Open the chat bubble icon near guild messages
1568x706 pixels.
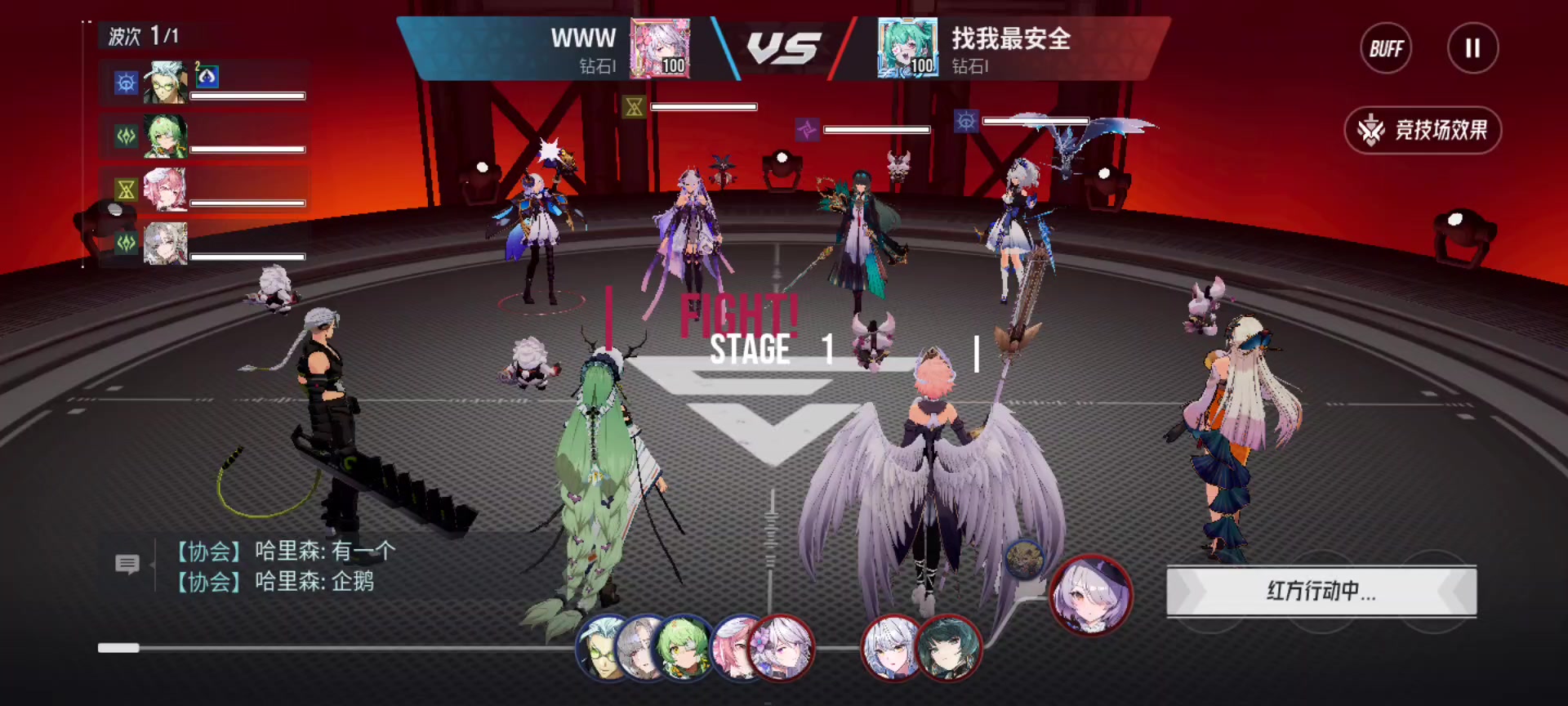[127, 564]
